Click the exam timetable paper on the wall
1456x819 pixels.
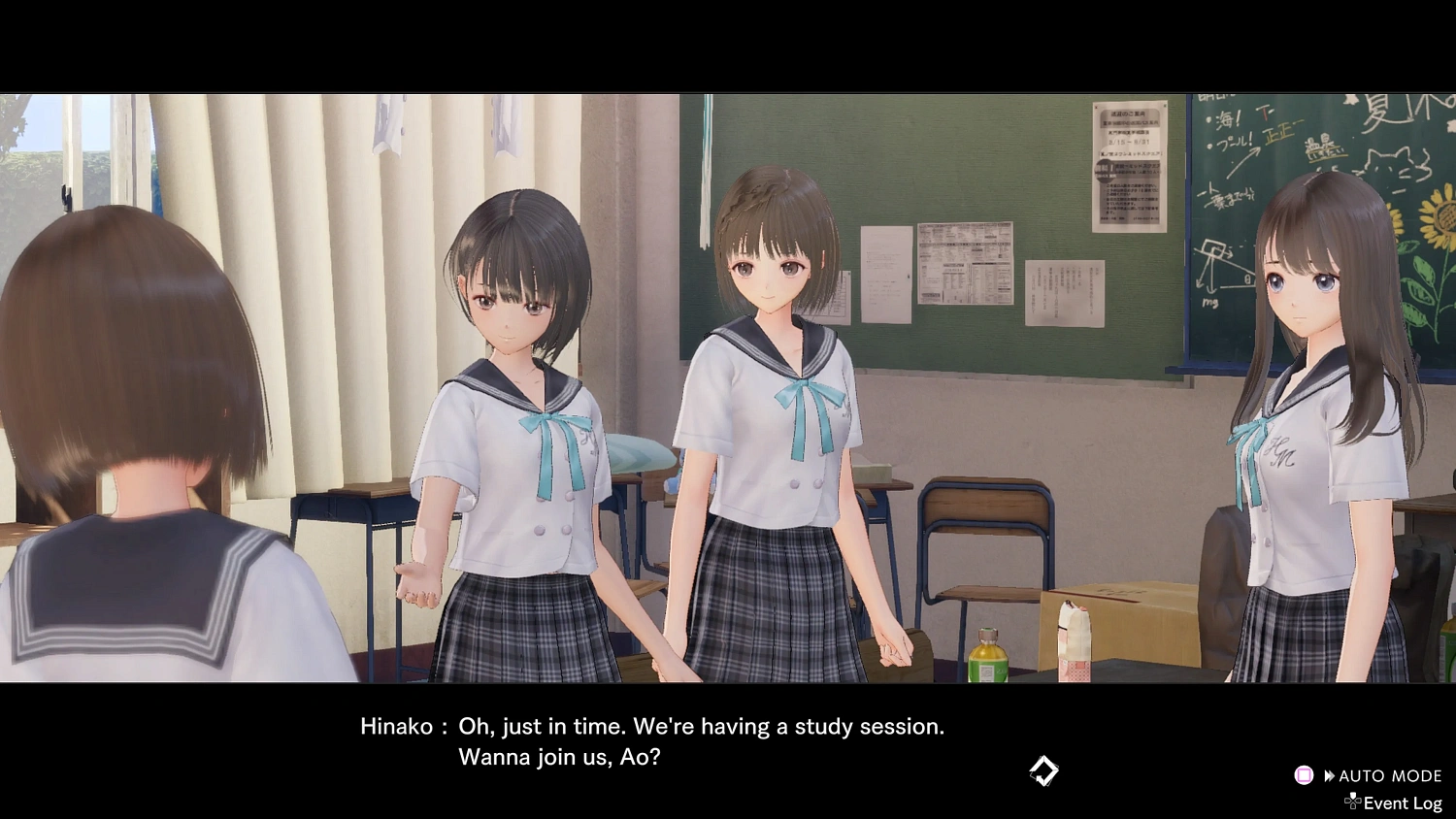pos(966,262)
